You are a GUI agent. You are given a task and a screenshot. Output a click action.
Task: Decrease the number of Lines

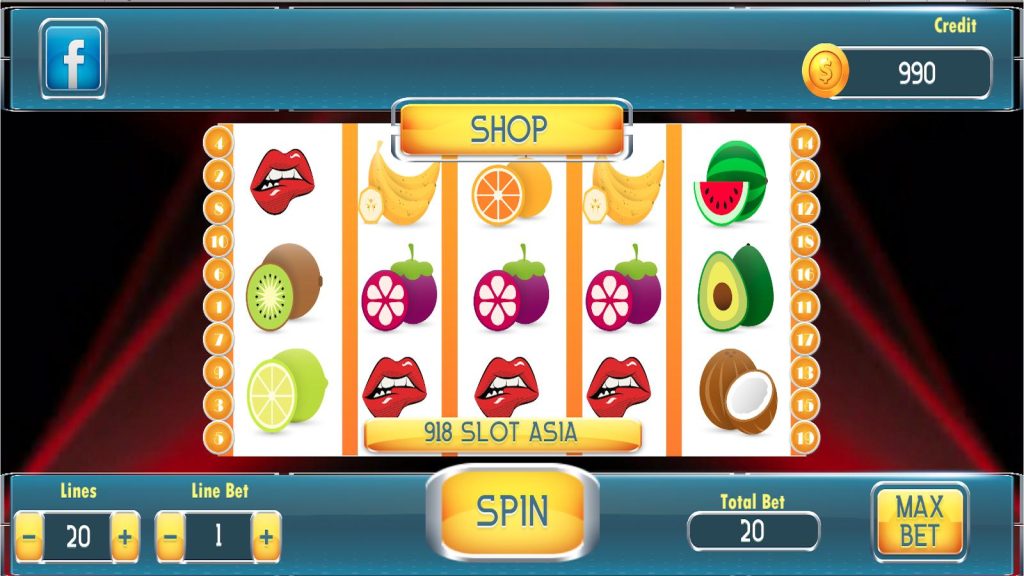point(29,537)
